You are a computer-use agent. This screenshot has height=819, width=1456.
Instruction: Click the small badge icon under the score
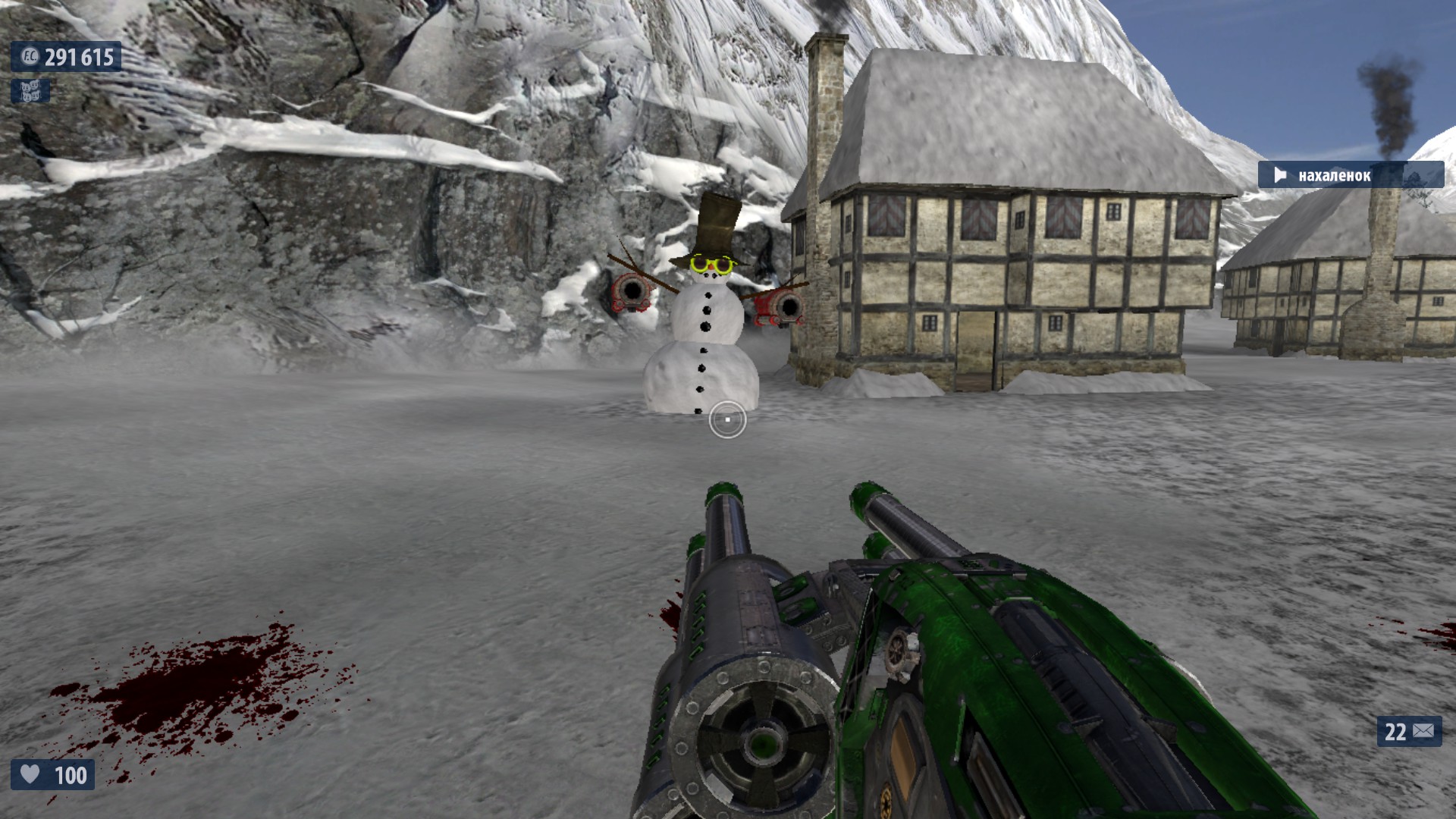[30, 91]
